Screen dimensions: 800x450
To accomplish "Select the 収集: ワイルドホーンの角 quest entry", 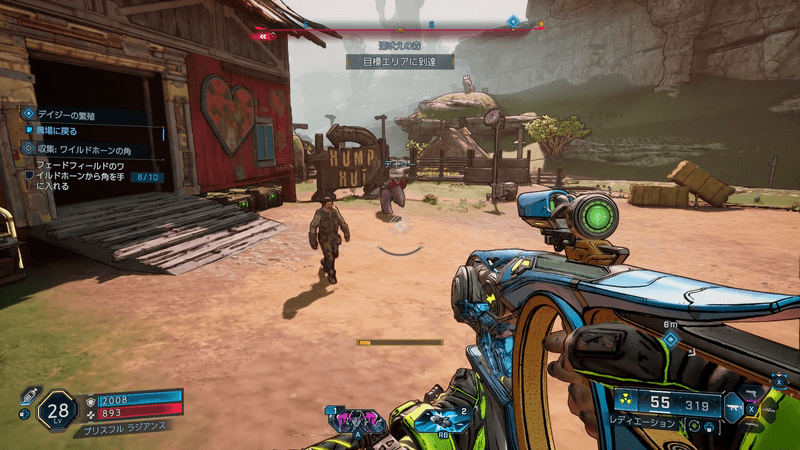I will tap(90, 149).
